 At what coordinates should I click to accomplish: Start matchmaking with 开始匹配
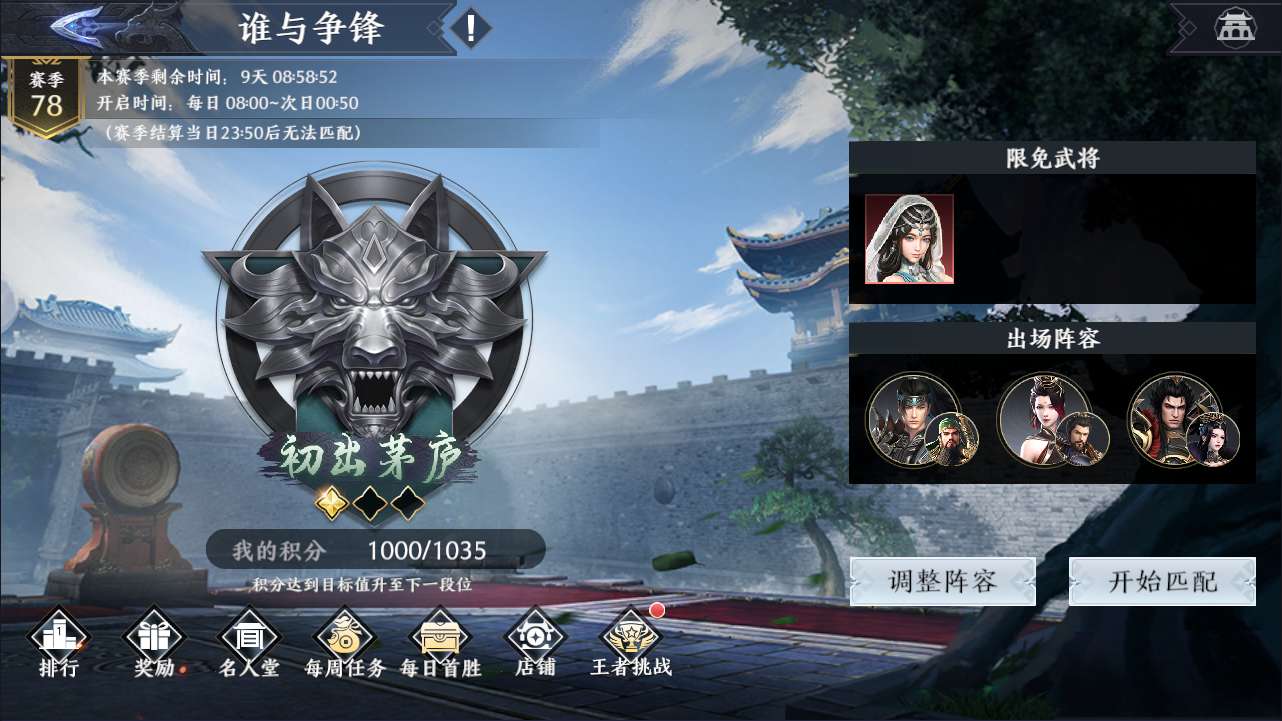click(1162, 582)
